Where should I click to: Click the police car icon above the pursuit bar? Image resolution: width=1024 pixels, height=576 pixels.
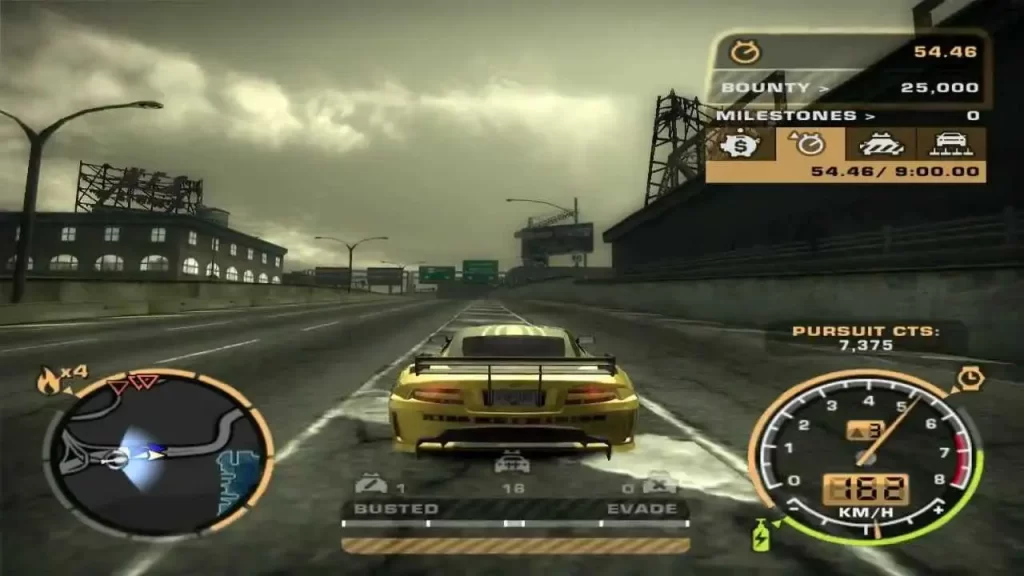[512, 463]
